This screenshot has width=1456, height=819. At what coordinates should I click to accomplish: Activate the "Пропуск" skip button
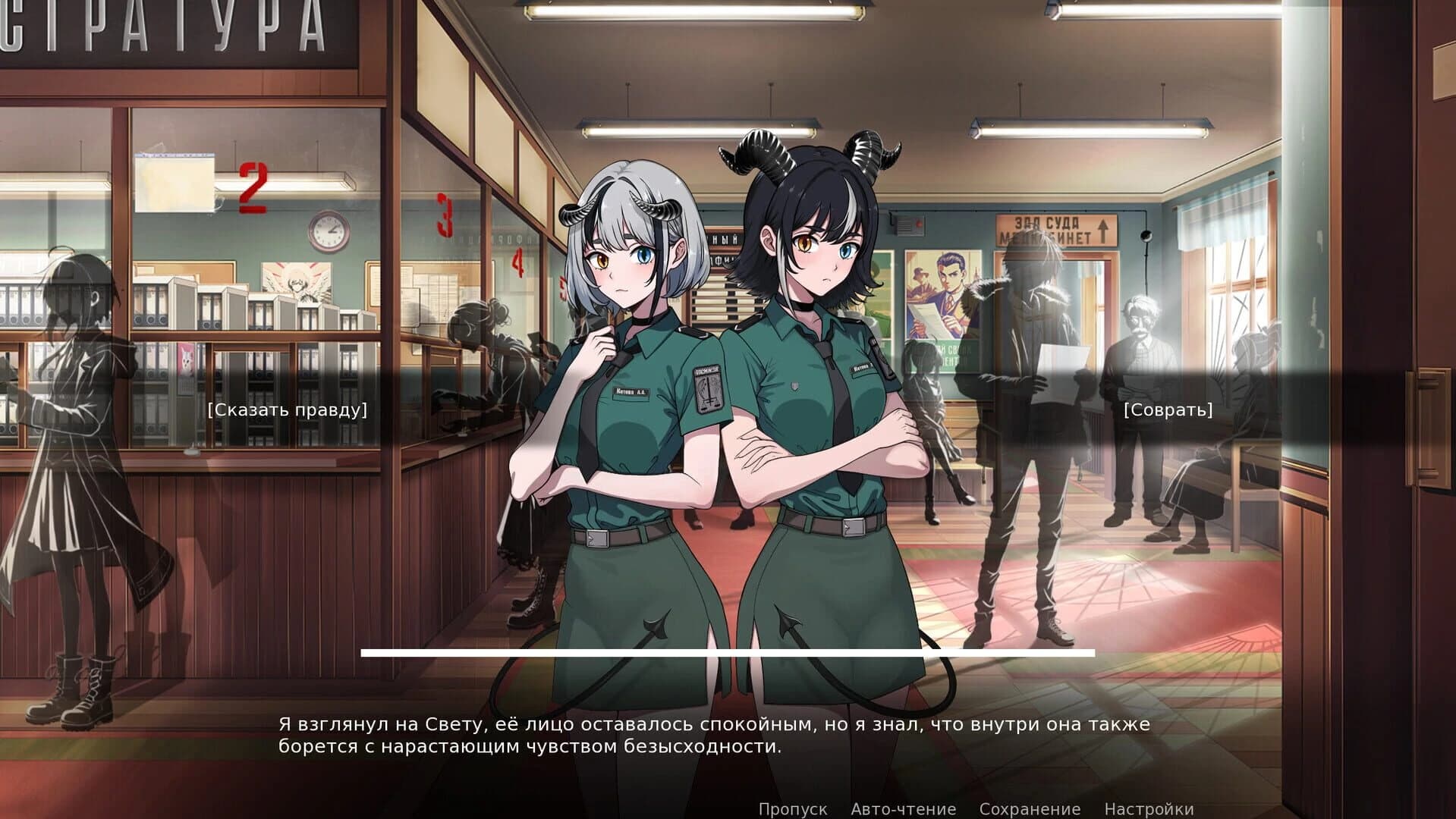pyautogui.click(x=793, y=808)
